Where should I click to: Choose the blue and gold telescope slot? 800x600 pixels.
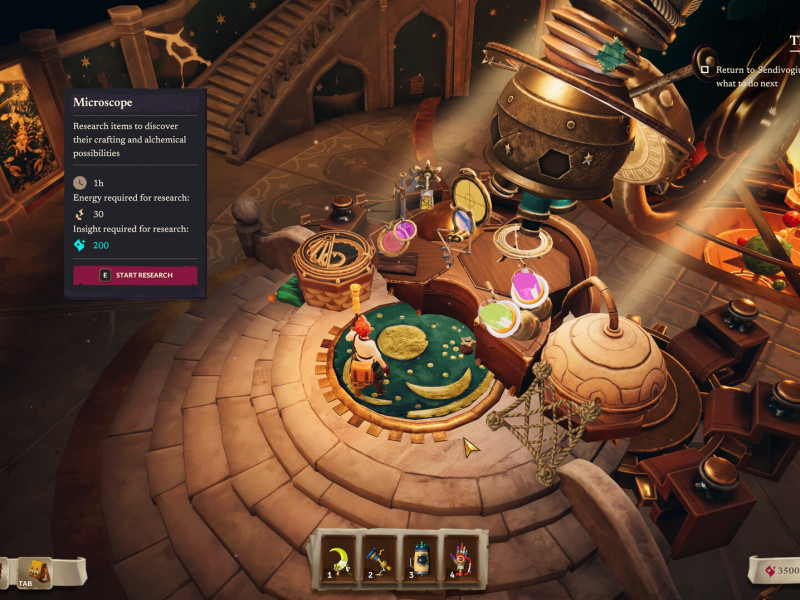[x=376, y=557]
